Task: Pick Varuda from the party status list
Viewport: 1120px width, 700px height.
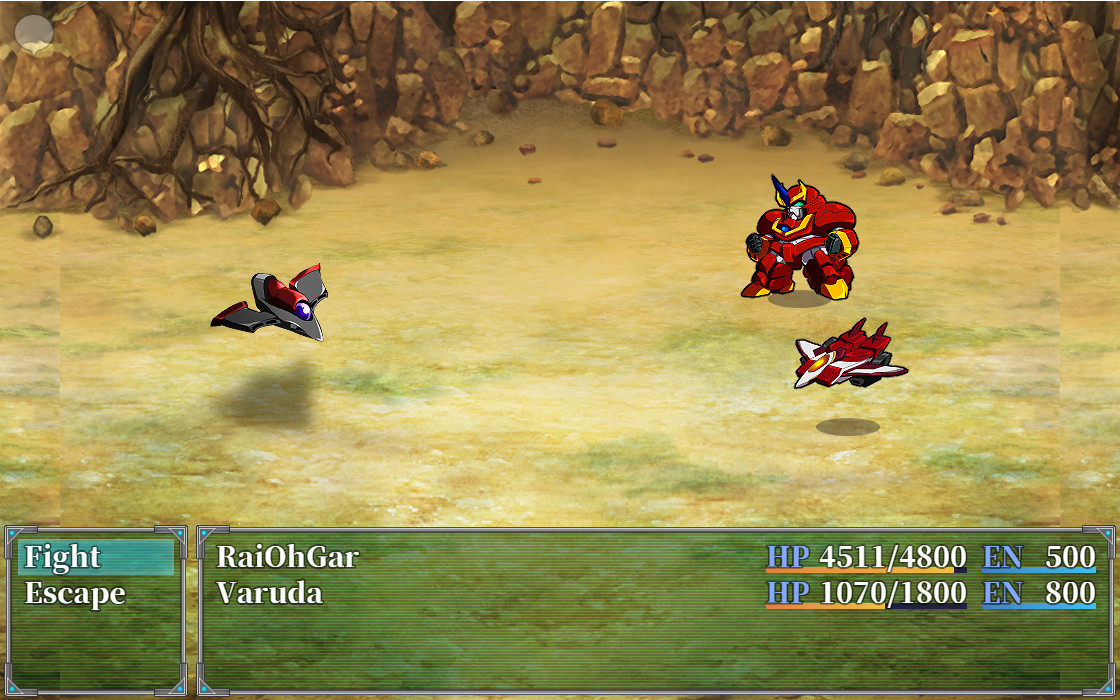Action: click(x=270, y=594)
